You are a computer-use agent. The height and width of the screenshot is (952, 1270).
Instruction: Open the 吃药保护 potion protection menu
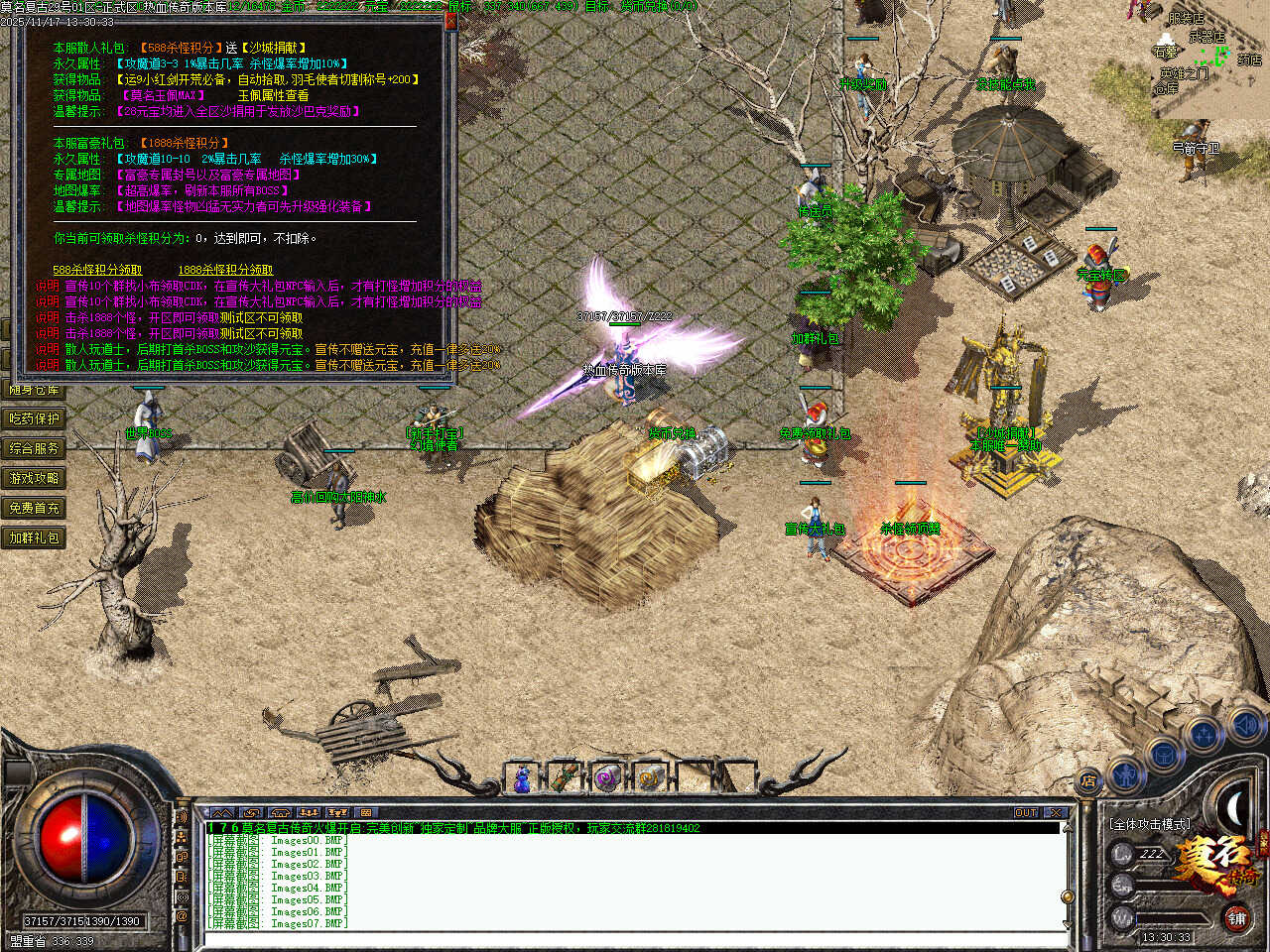coord(35,418)
